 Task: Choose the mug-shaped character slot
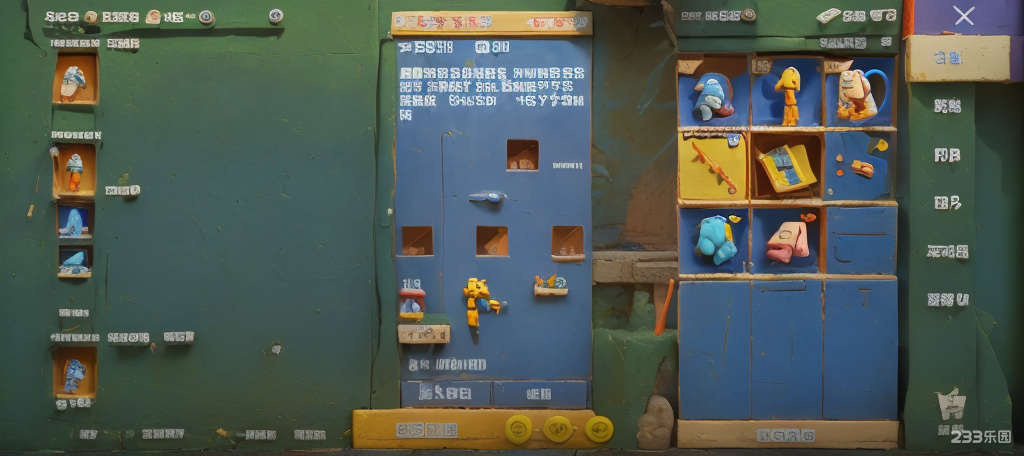pyautogui.click(x=859, y=94)
